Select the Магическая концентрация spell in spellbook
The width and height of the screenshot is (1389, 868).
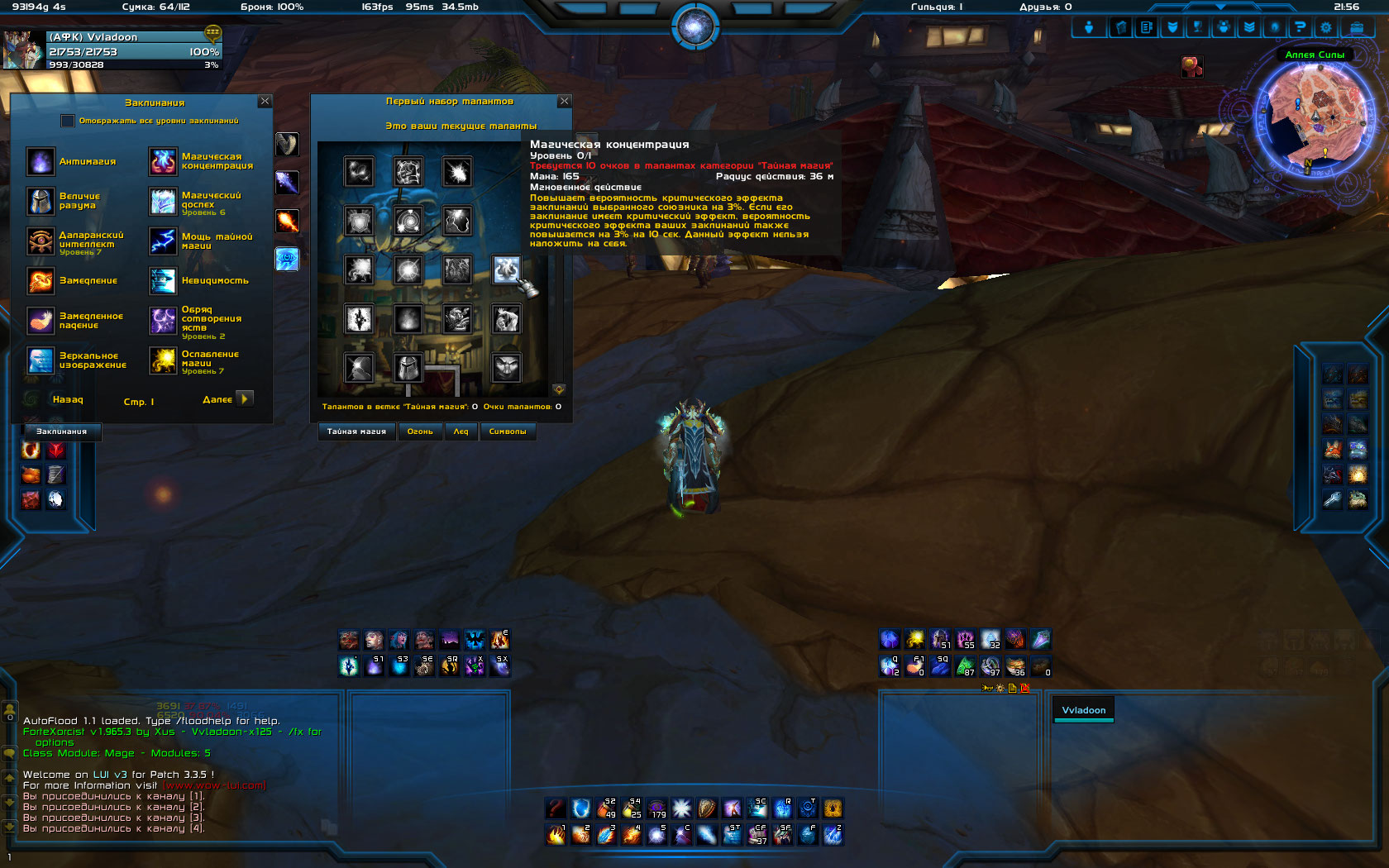tap(163, 161)
